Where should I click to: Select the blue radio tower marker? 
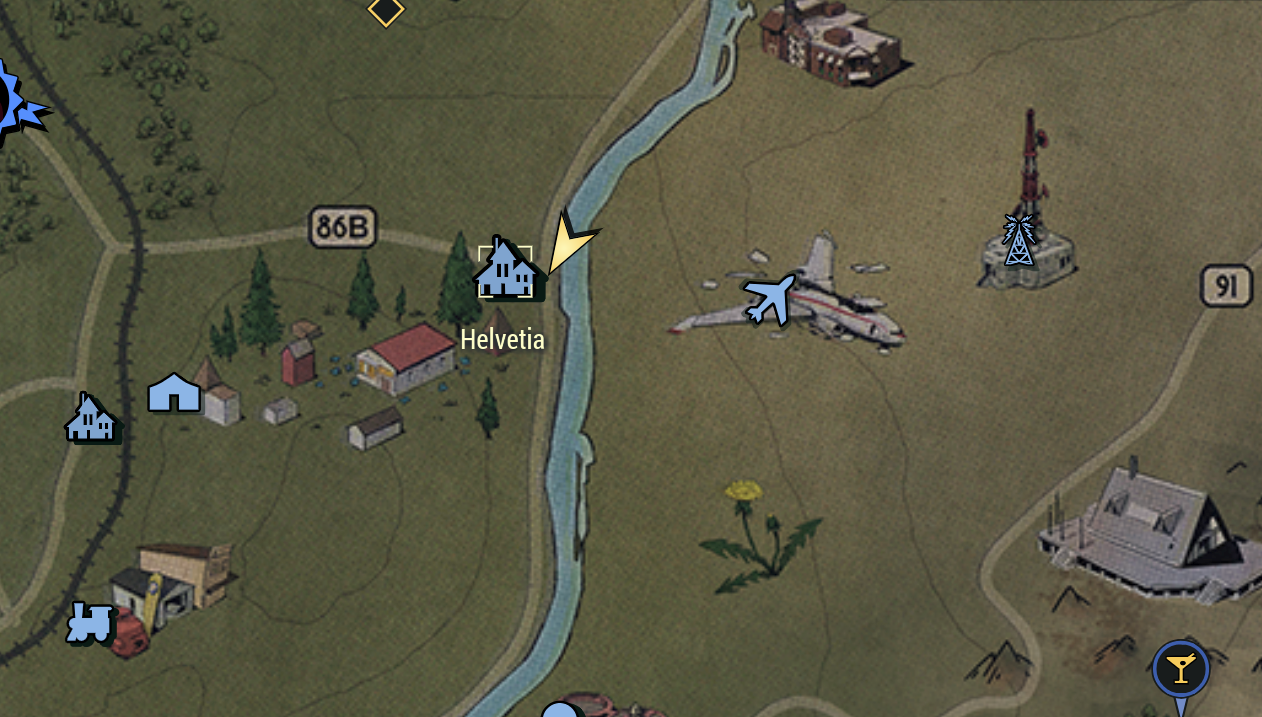click(x=1018, y=240)
